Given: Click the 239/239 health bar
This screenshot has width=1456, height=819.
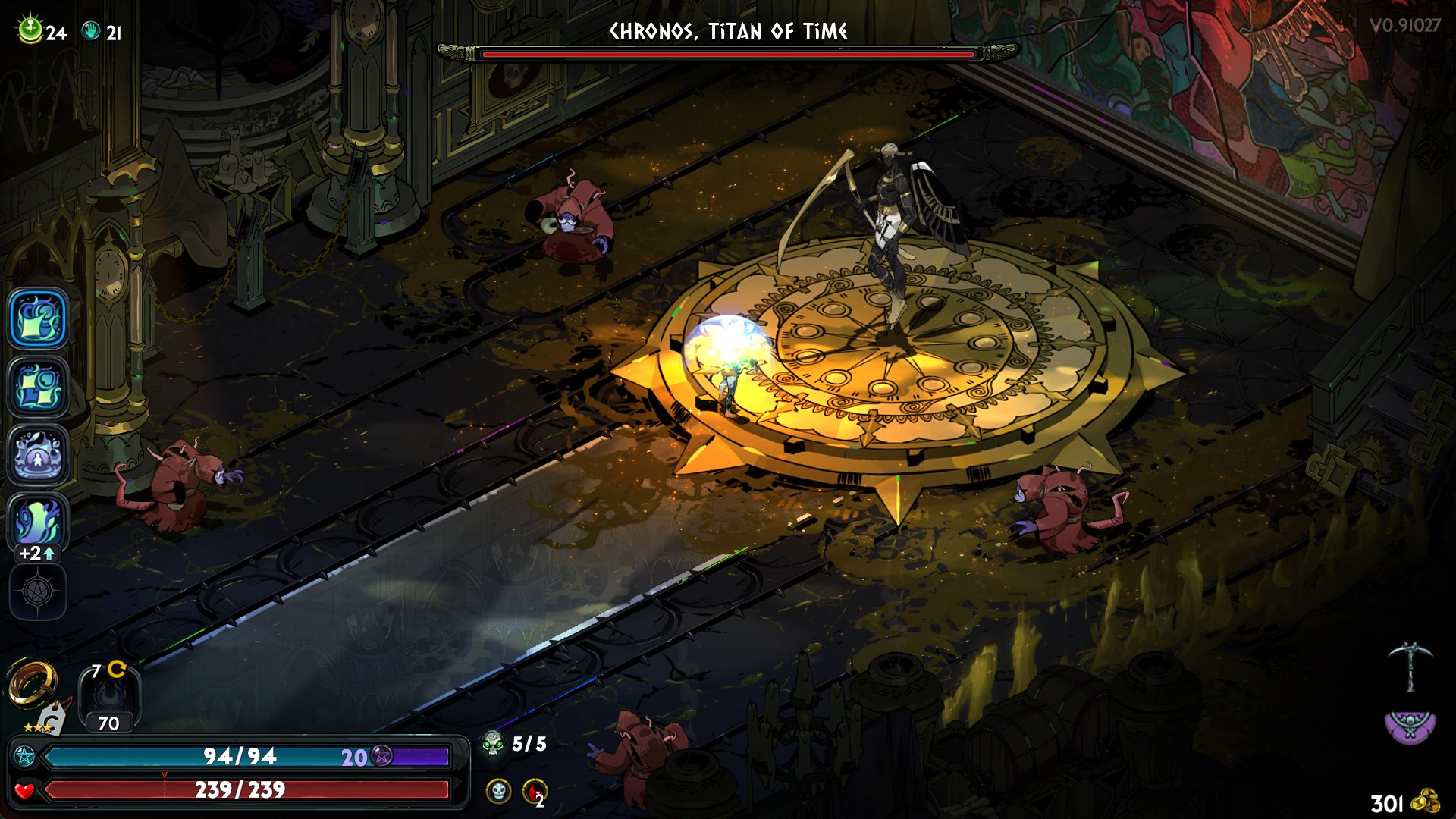Looking at the screenshot, I should pos(243,789).
